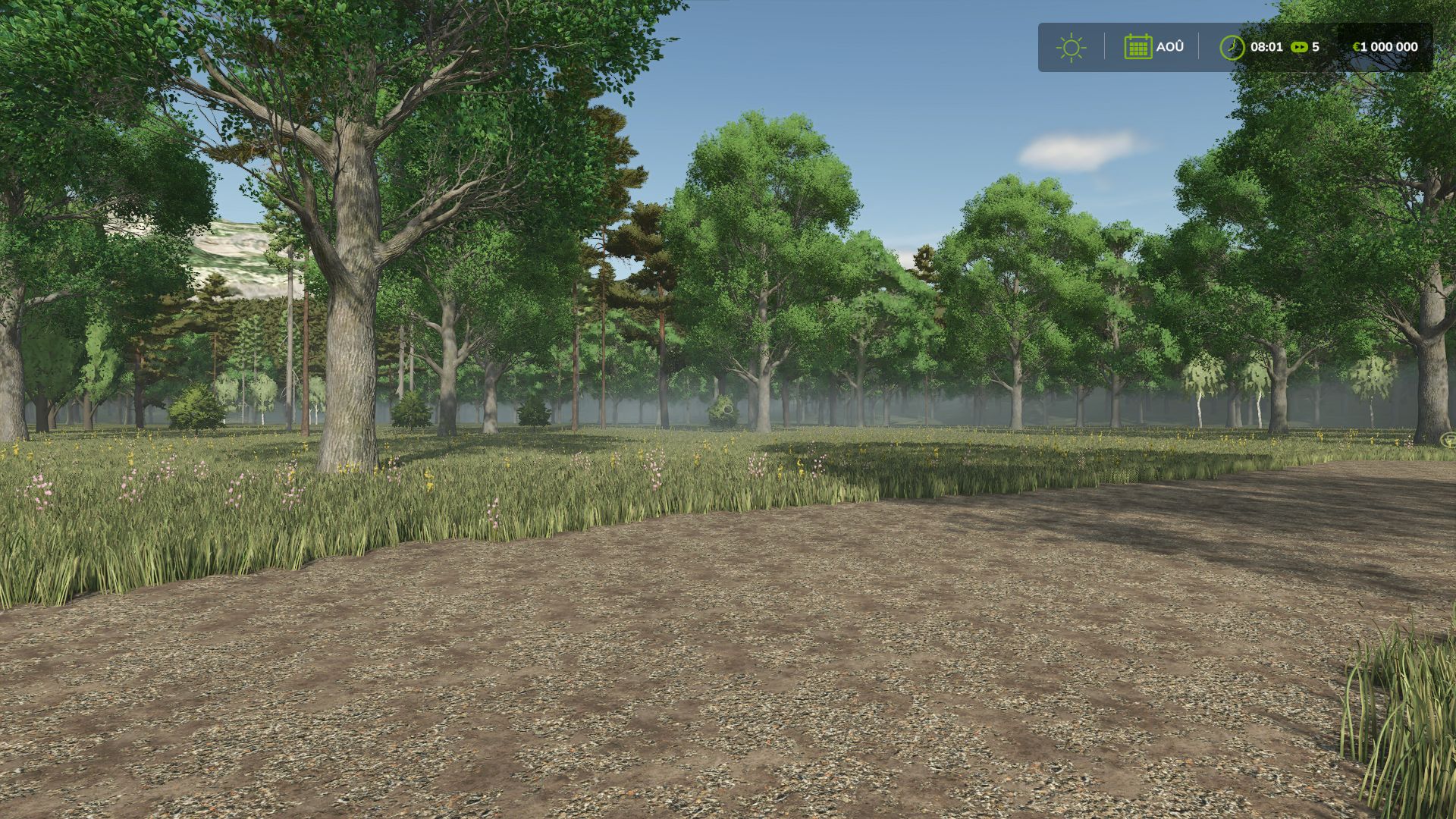Click the sun icon to check the forecast

point(1072,47)
